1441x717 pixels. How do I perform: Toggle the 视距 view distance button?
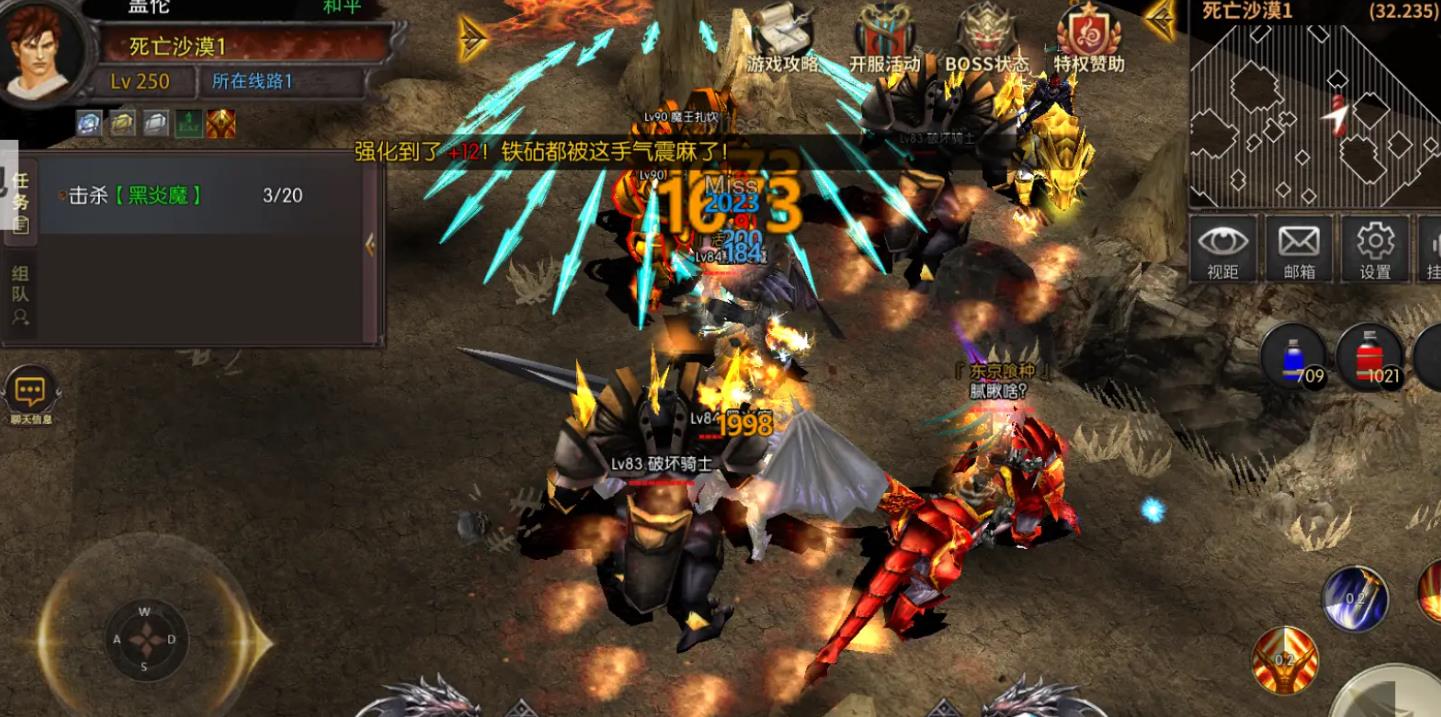click(1222, 248)
